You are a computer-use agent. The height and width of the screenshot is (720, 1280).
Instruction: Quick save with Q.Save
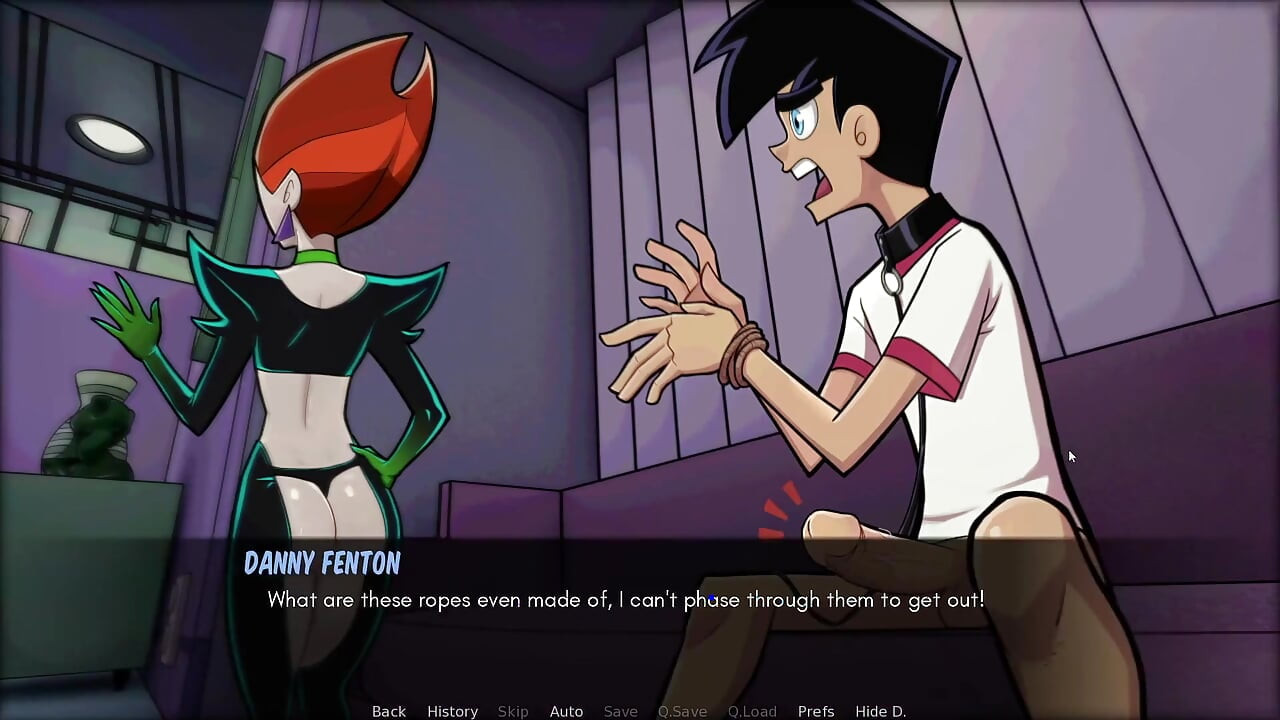(682, 711)
